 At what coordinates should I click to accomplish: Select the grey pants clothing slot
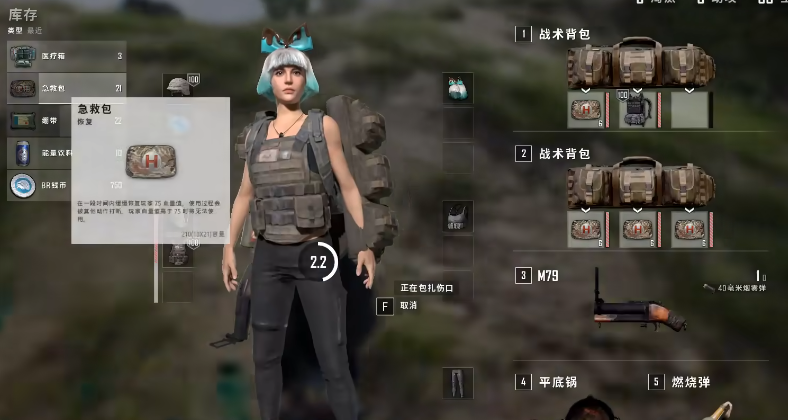457,383
